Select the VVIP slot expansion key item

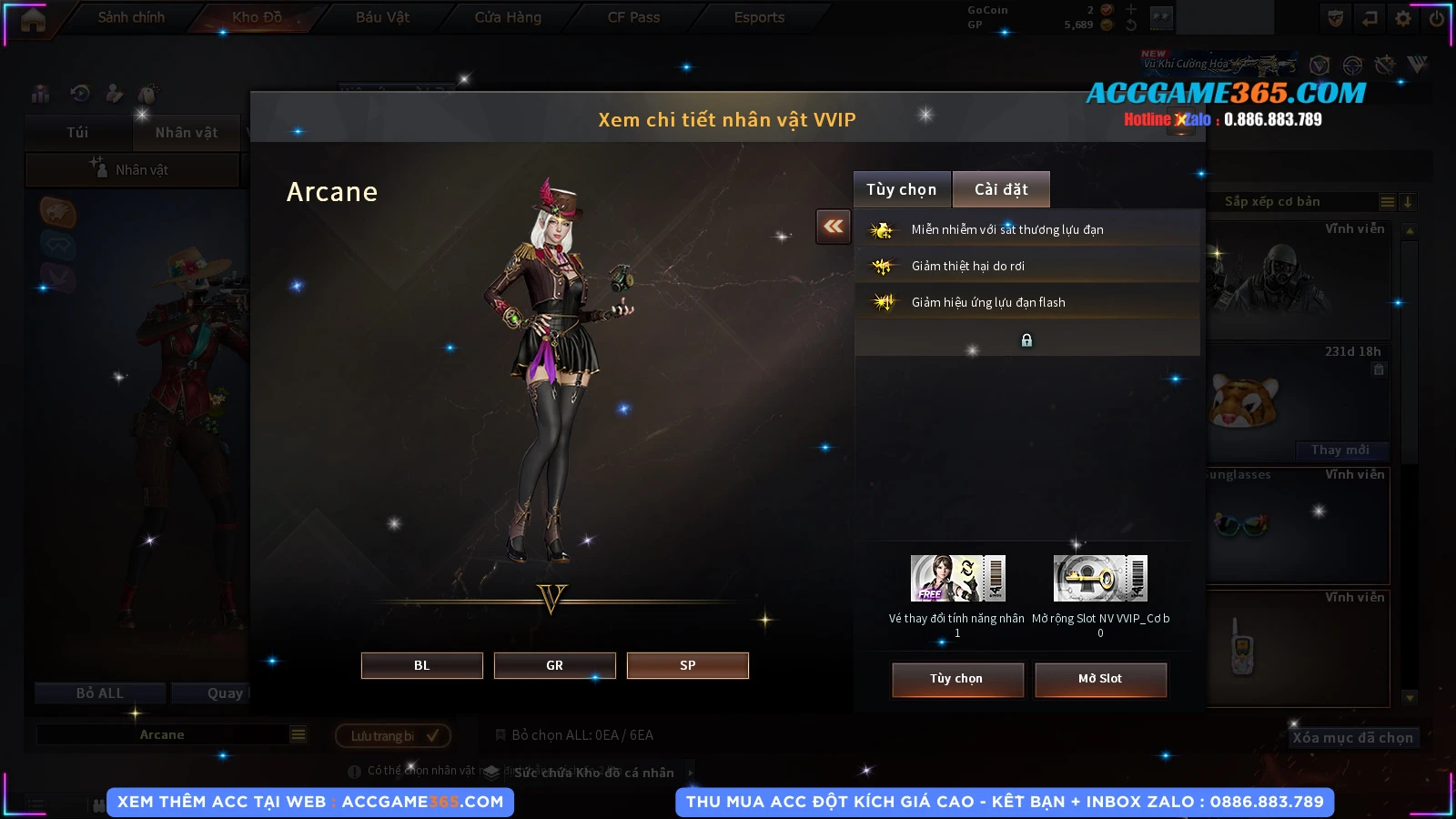pyautogui.click(x=1100, y=579)
